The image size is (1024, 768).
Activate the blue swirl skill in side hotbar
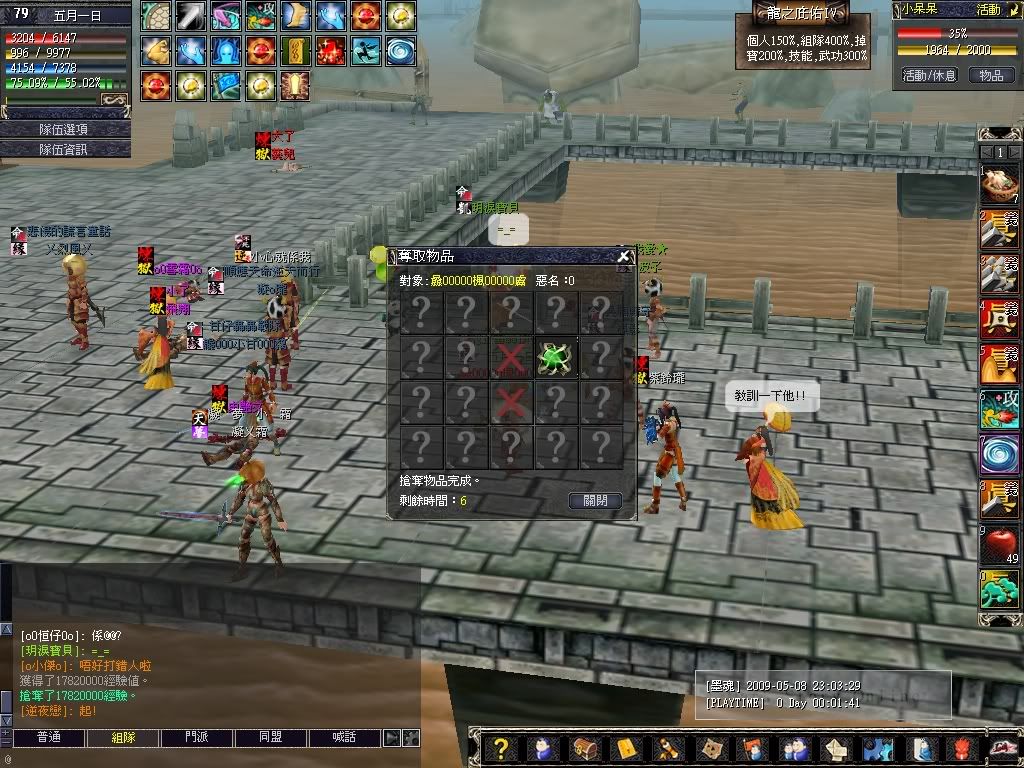click(x=999, y=453)
